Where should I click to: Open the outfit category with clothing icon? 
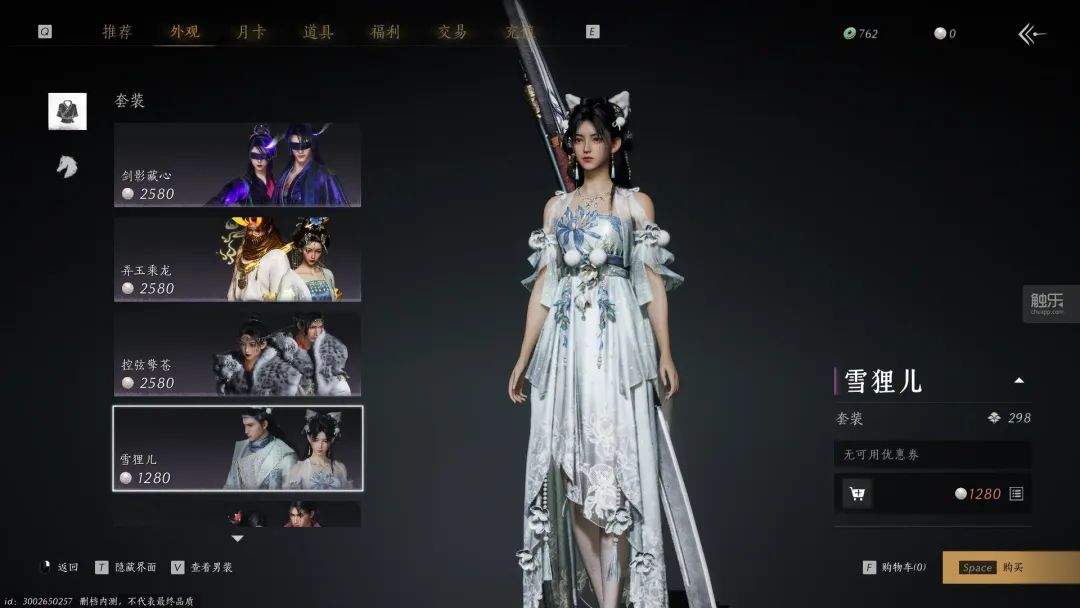click(x=67, y=111)
